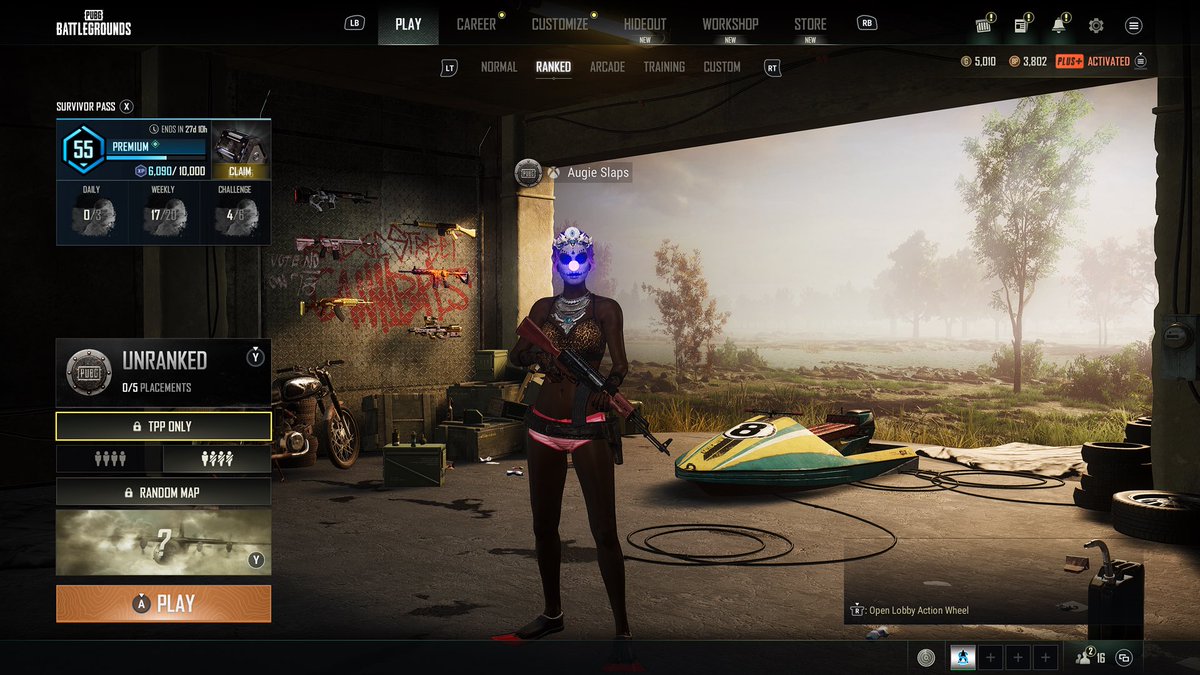
Task: Open the news icon in the top bar
Action: [x=1022, y=25]
